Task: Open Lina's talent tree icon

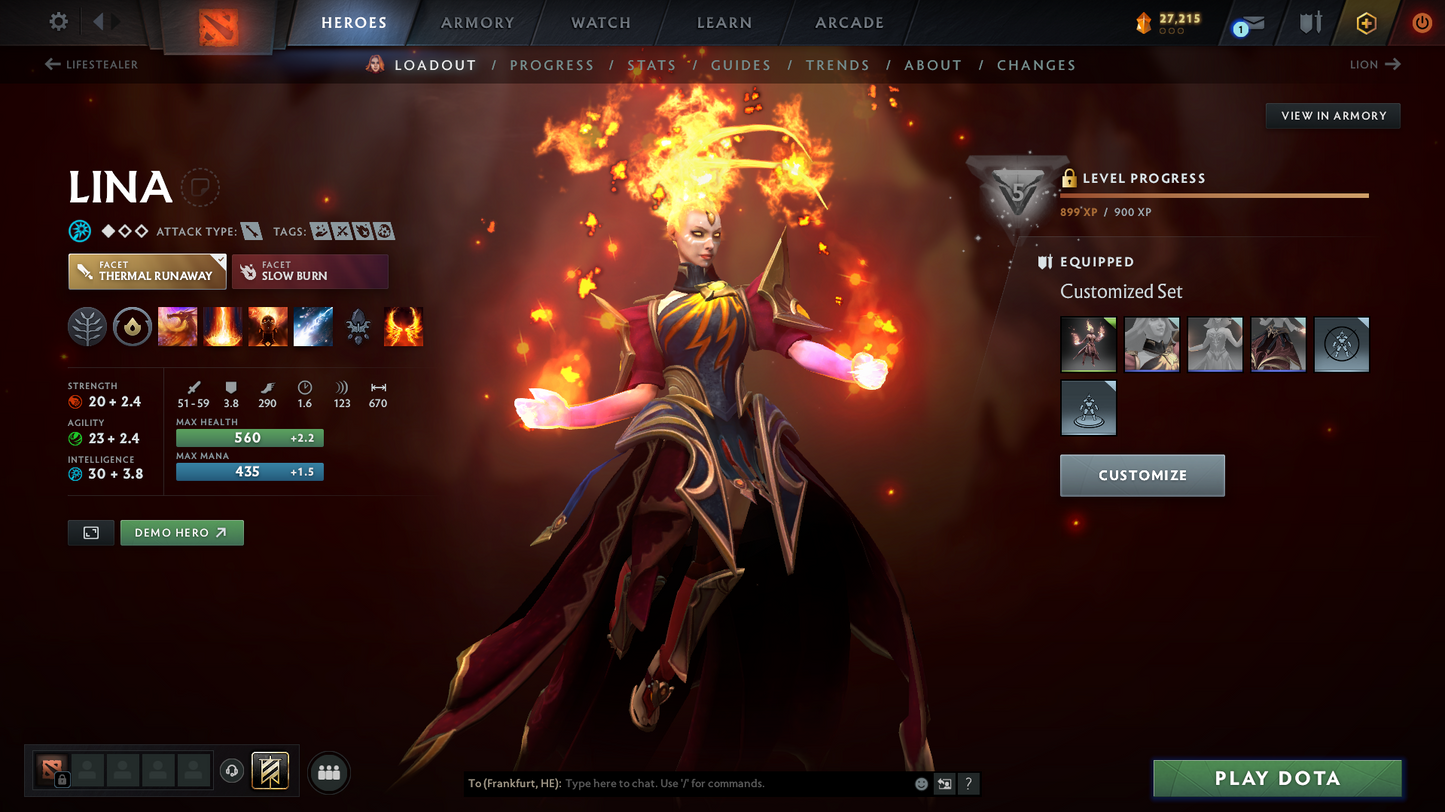Action: 87,326
